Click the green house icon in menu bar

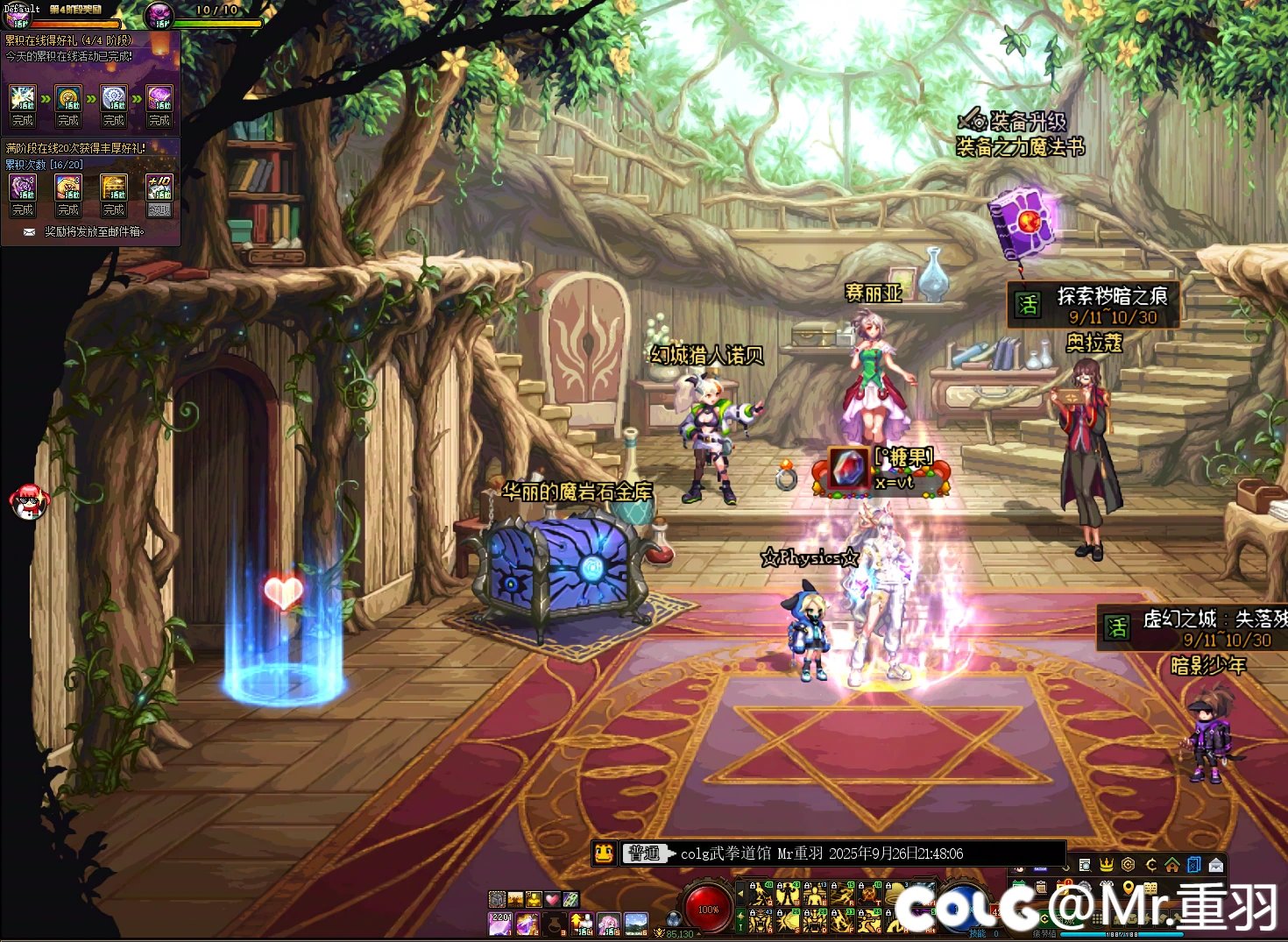point(1172,865)
